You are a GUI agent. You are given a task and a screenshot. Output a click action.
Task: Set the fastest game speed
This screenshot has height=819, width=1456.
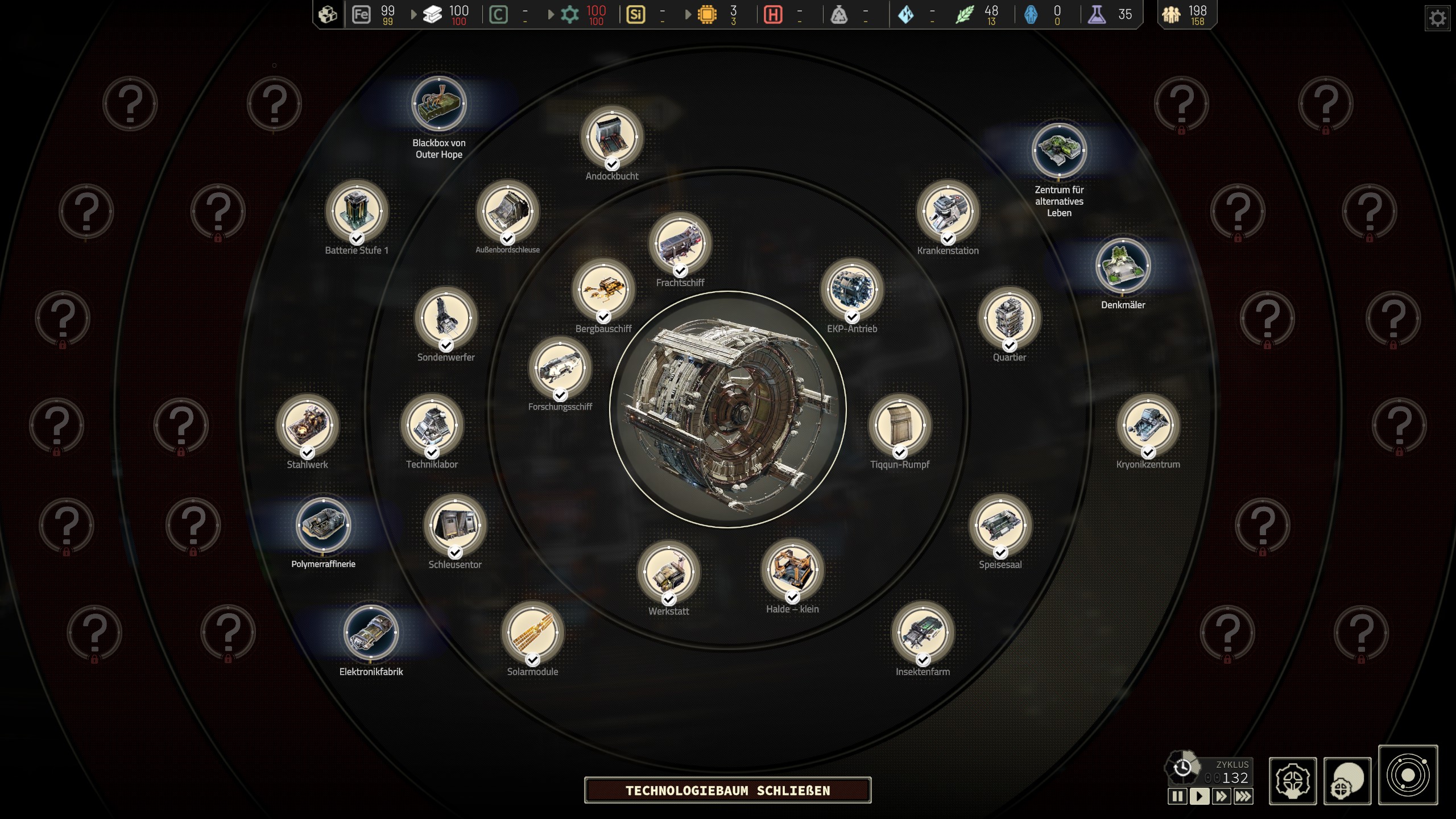(x=1243, y=796)
